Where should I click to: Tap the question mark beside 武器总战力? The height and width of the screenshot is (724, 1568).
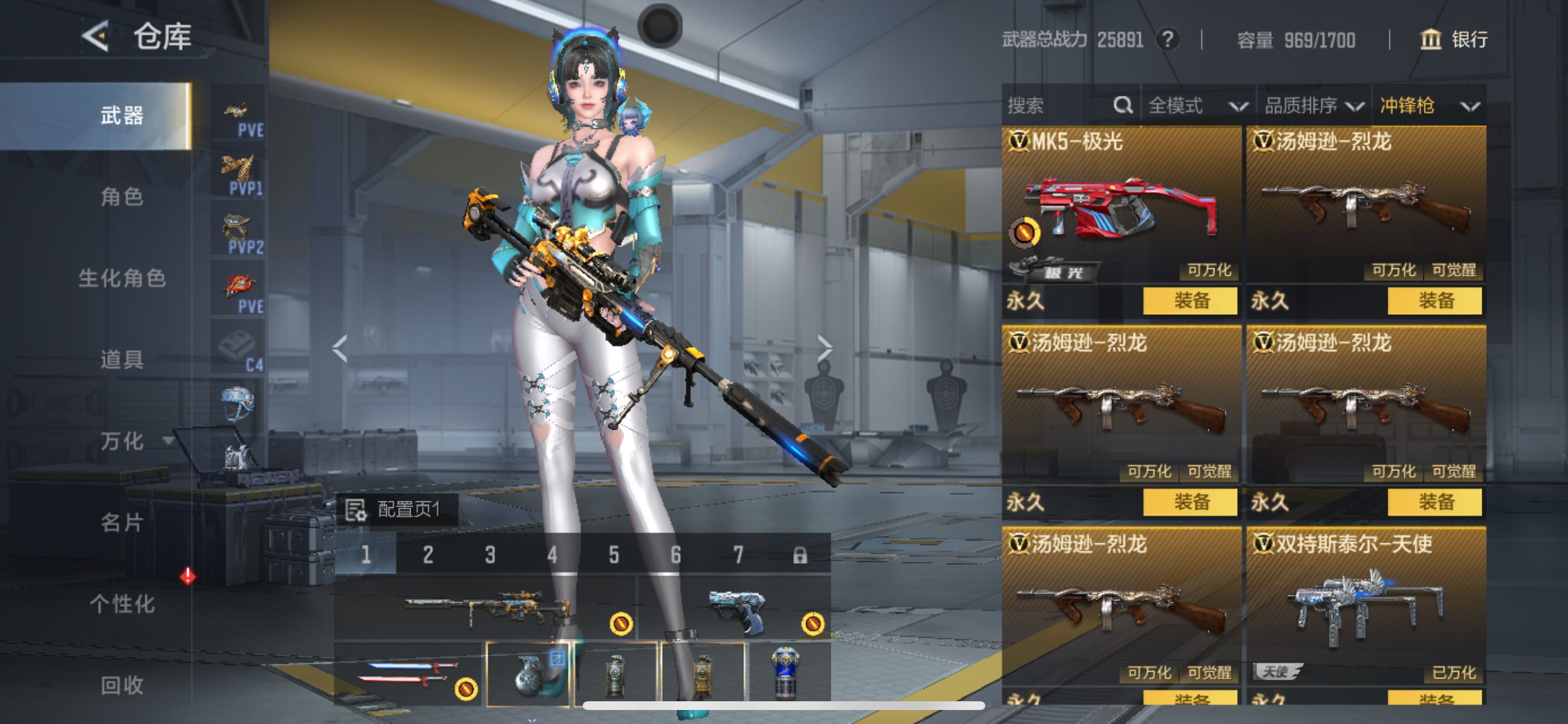[1168, 40]
